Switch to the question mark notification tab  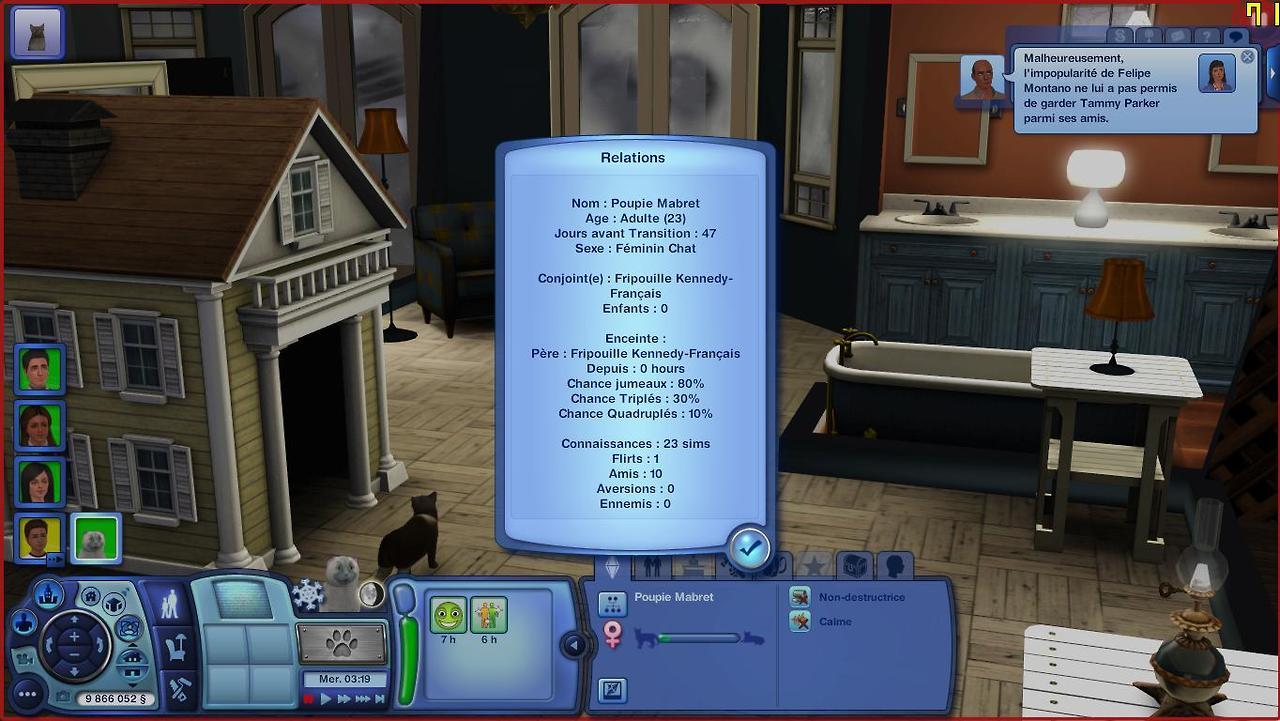[1207, 37]
